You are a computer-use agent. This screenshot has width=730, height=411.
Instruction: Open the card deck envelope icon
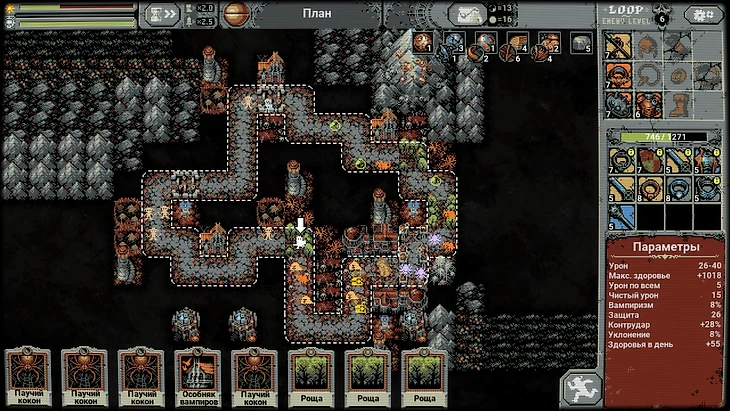467,14
